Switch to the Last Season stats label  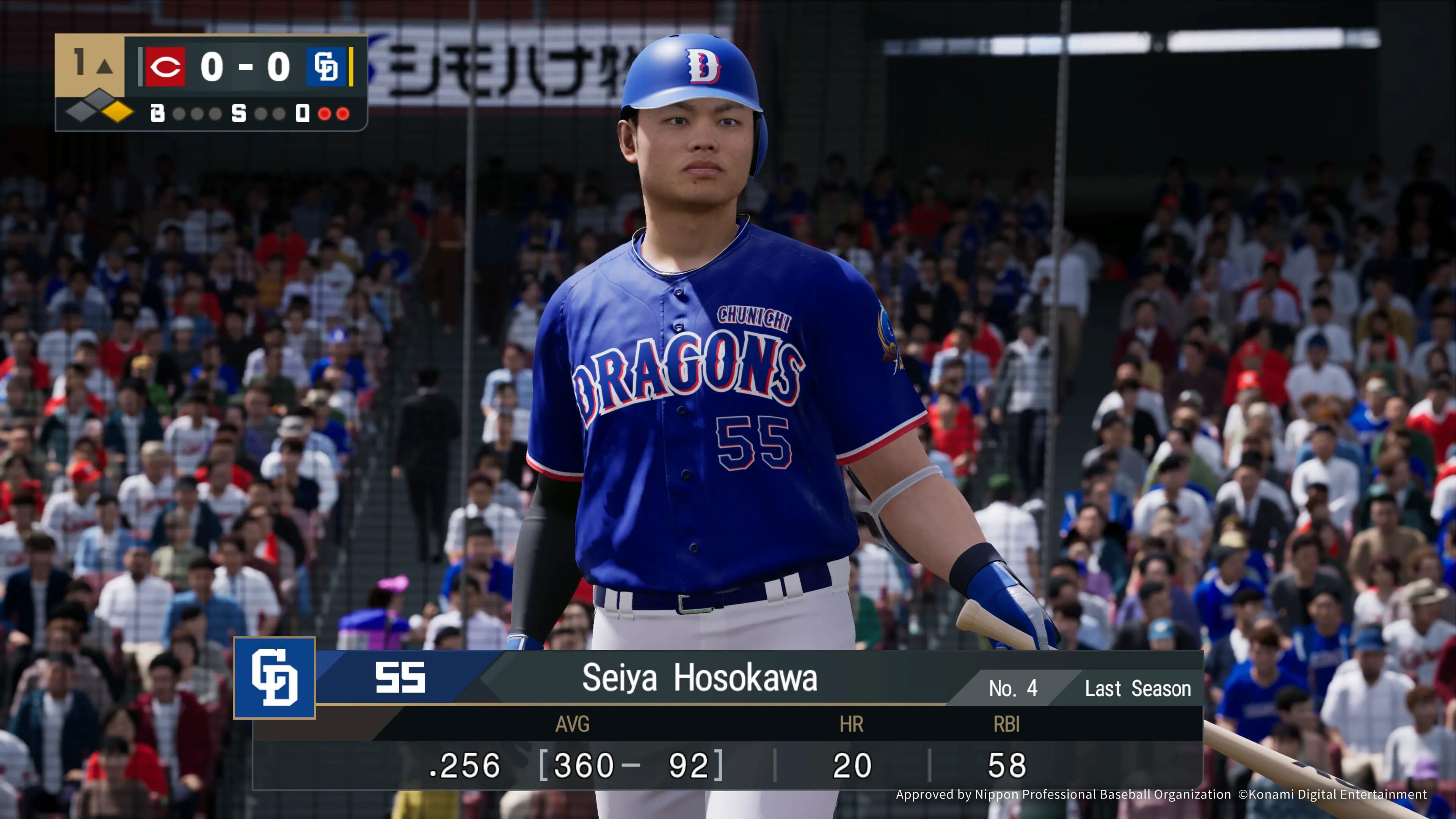(1137, 689)
